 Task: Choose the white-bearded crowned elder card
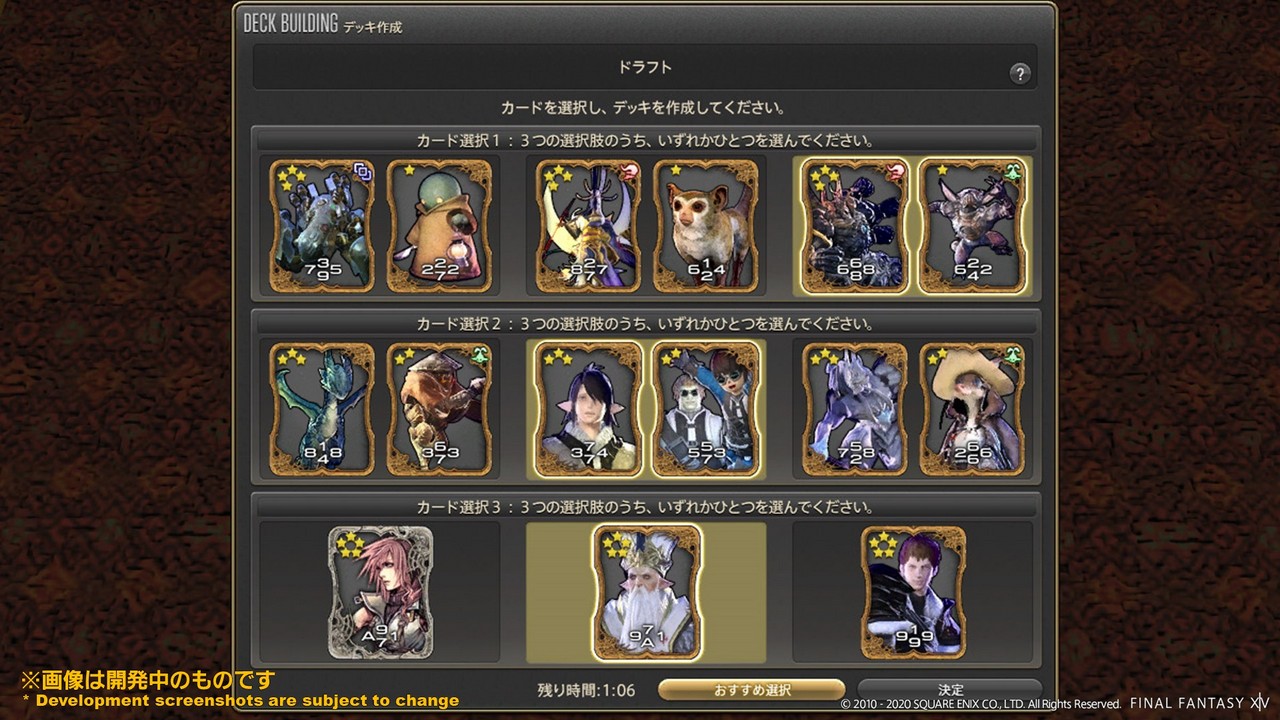coord(646,593)
